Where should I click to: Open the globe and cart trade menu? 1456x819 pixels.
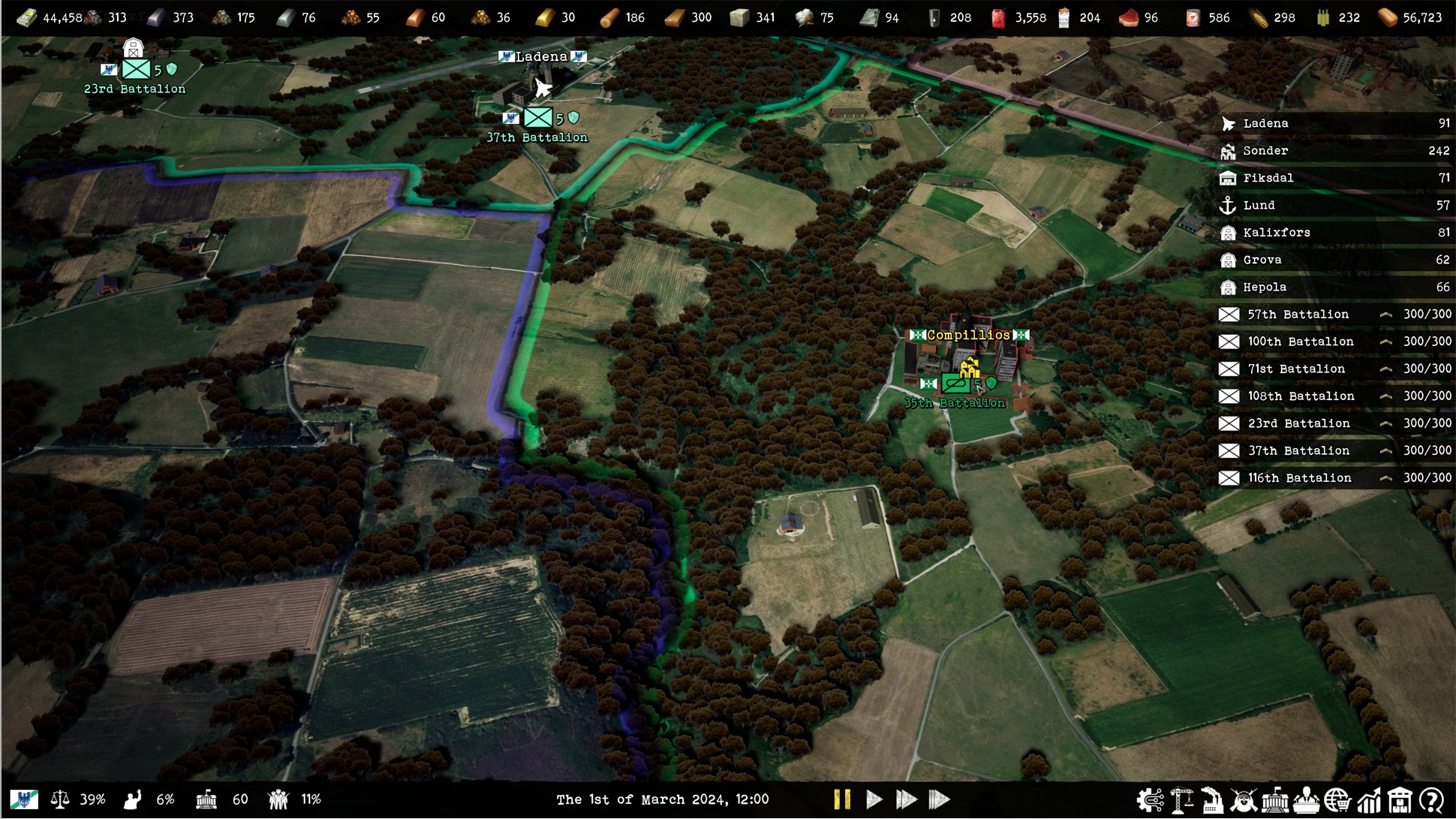[x=1337, y=801]
